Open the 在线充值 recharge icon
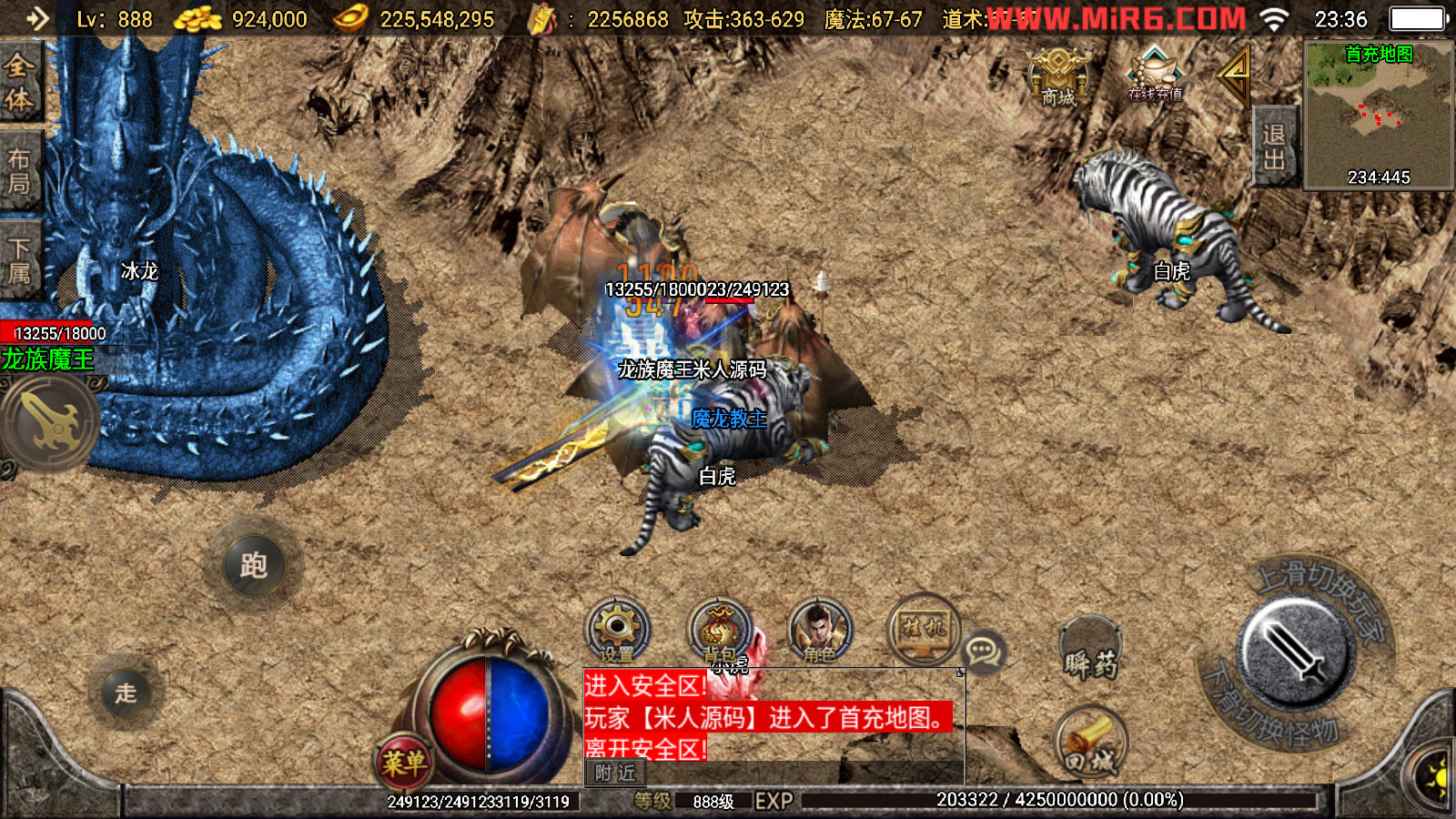Screen dimensions: 1456x819 [x=1155, y=75]
